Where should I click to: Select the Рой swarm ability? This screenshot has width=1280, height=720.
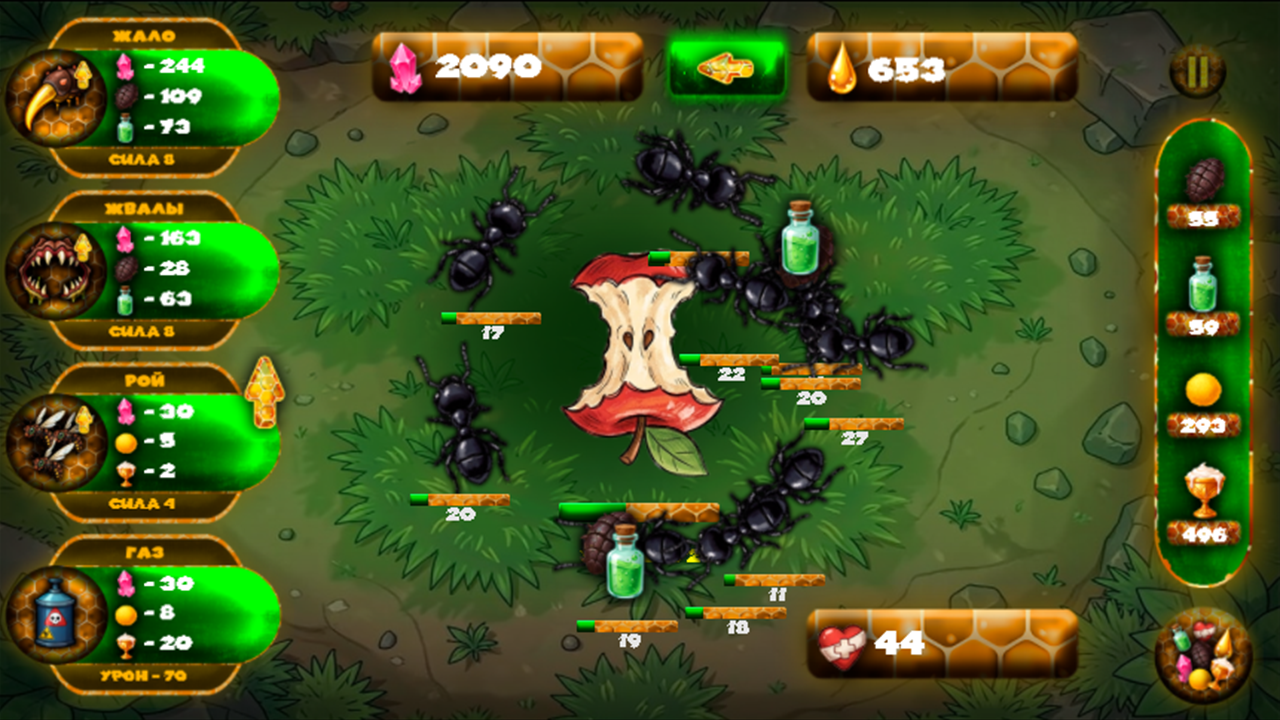pos(55,441)
